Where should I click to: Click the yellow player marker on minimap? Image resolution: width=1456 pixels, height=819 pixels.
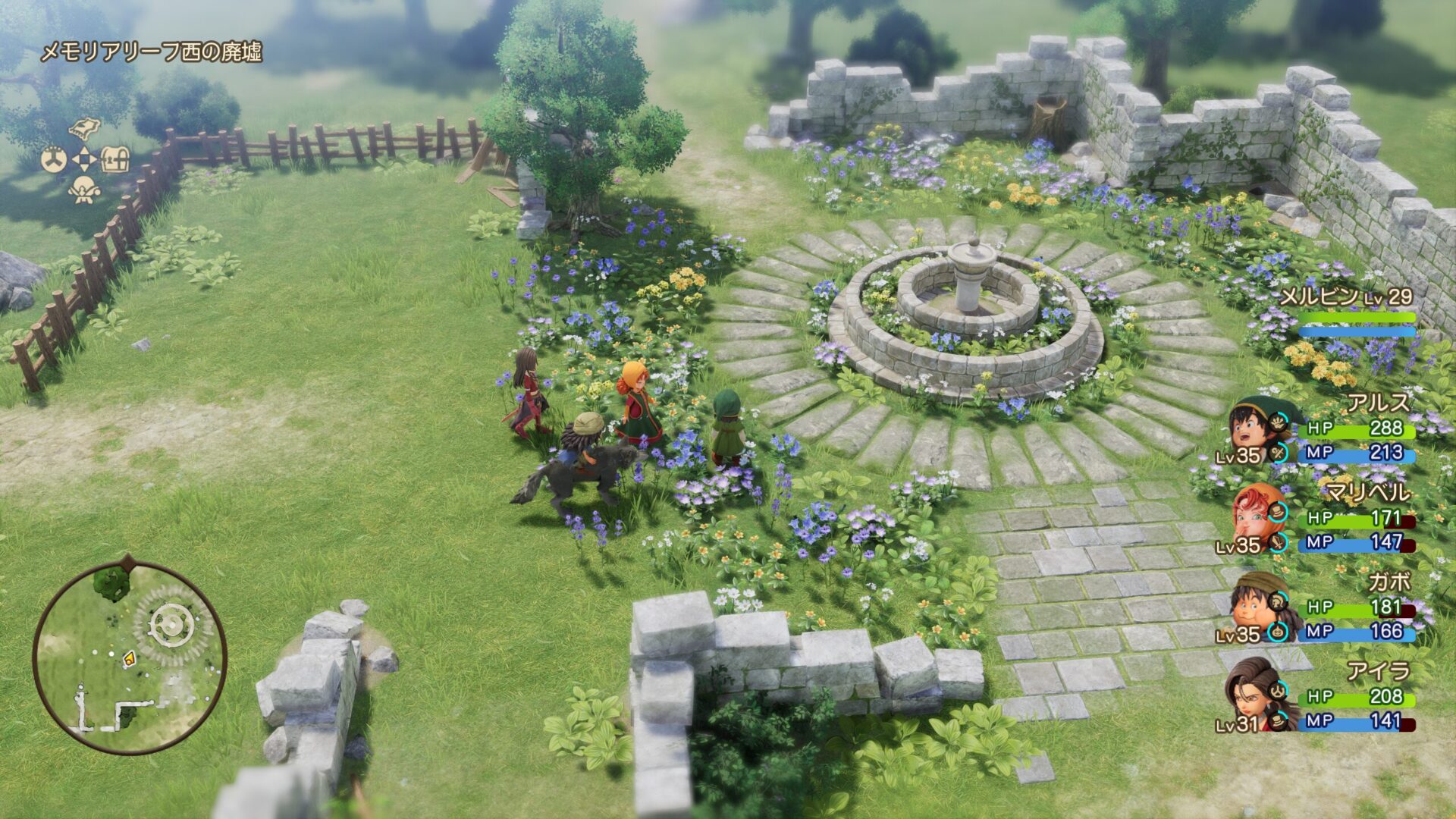(130, 658)
